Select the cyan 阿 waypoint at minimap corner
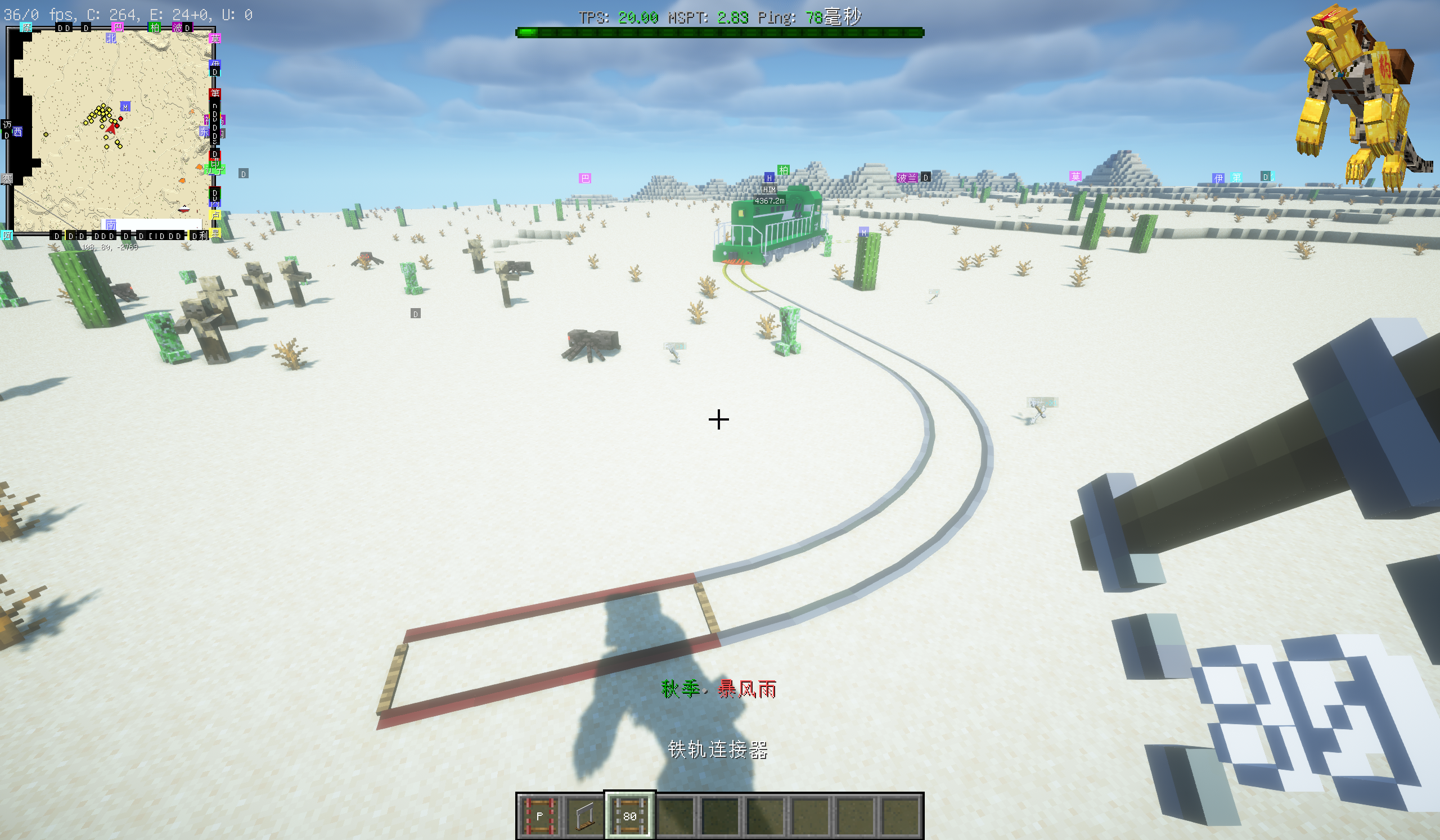The height and width of the screenshot is (840, 1440). click(x=7, y=235)
